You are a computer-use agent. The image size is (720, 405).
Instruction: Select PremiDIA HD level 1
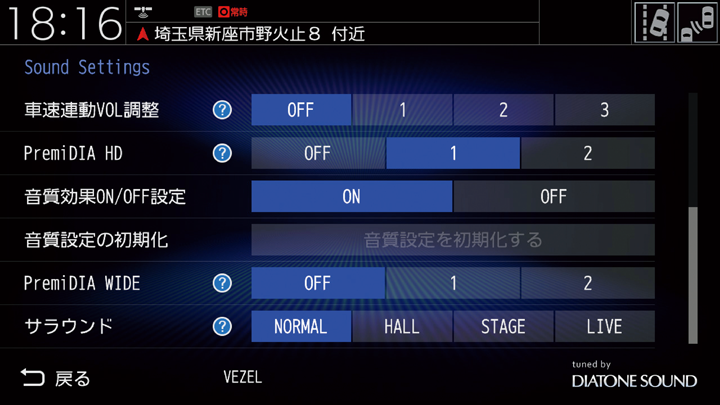click(x=453, y=153)
